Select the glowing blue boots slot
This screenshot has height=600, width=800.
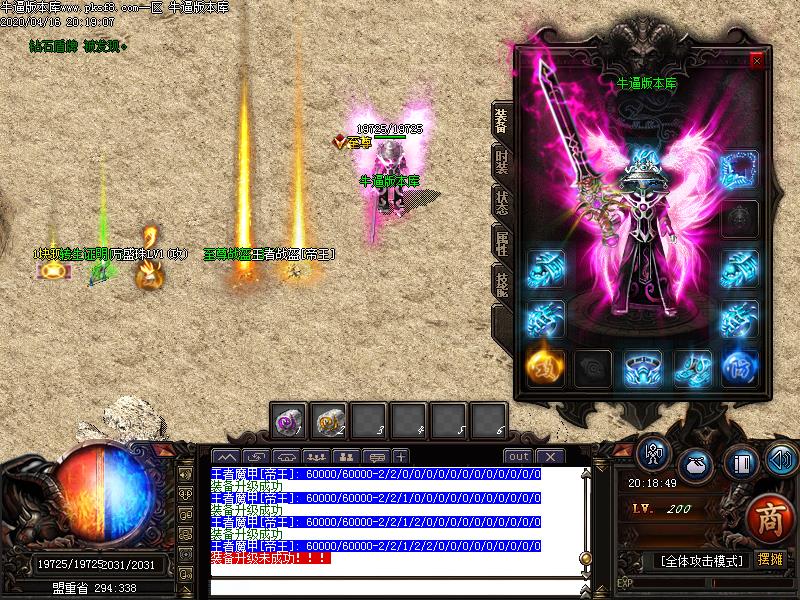coord(692,368)
